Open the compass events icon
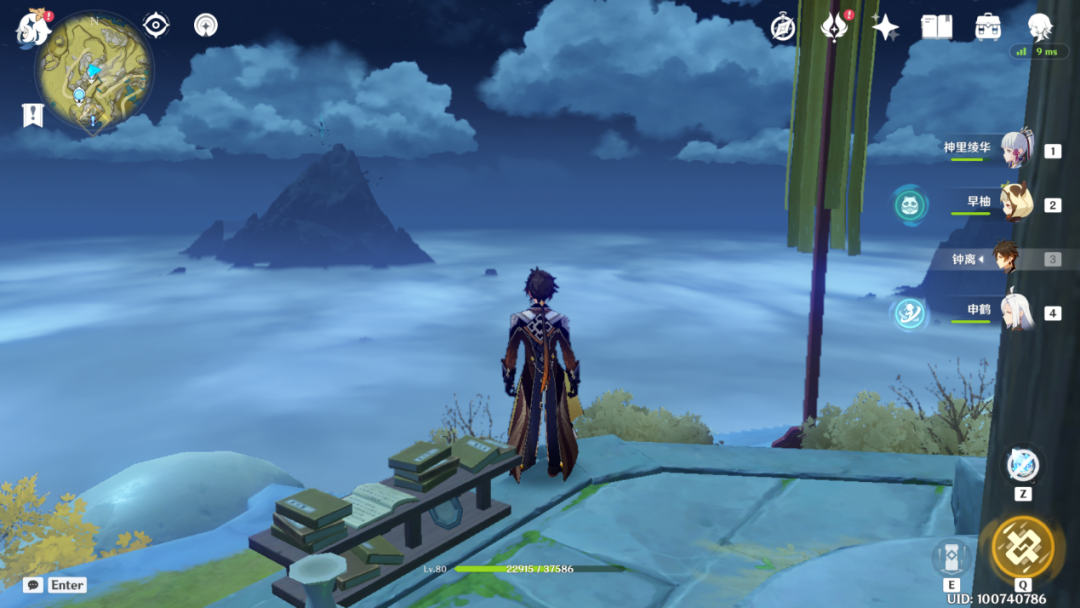The height and width of the screenshot is (608, 1080). pos(783,27)
